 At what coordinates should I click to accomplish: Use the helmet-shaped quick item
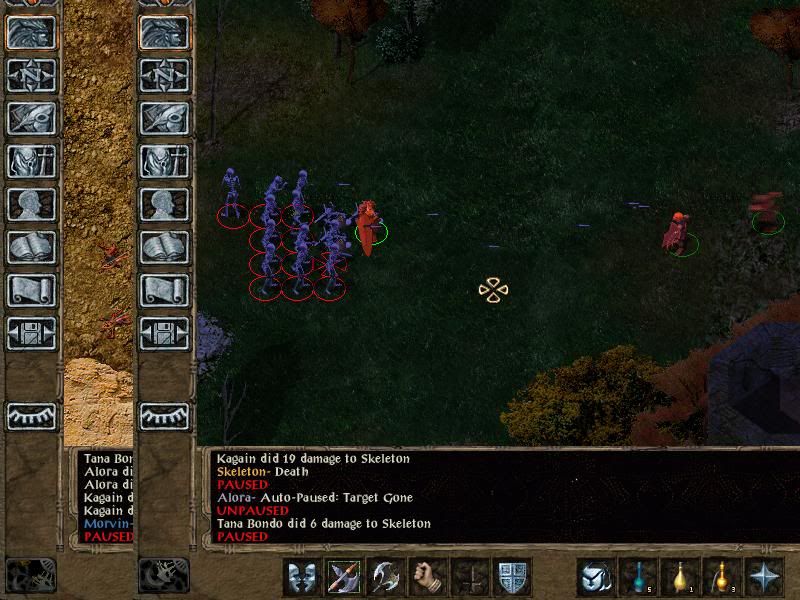click(596, 578)
